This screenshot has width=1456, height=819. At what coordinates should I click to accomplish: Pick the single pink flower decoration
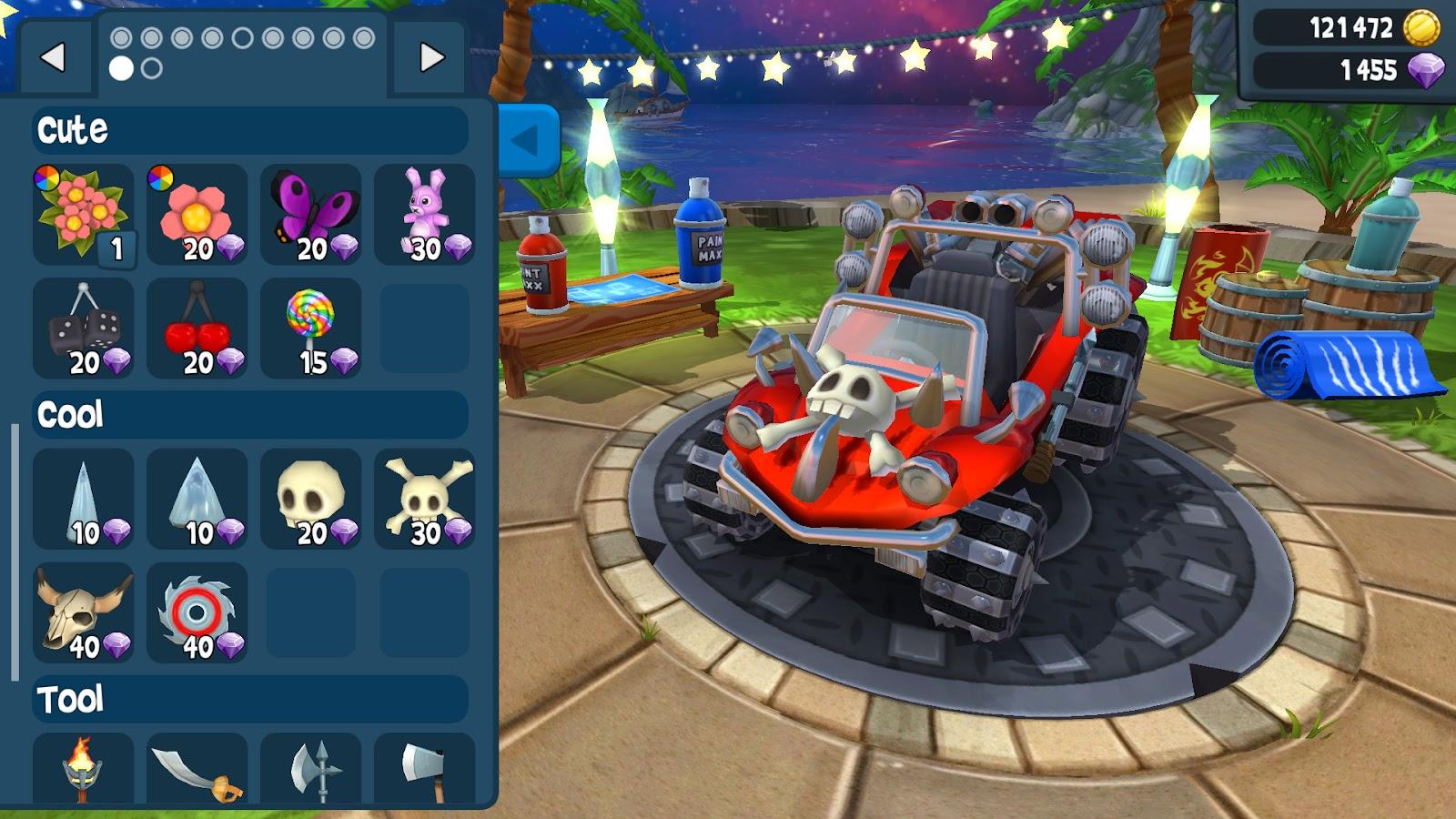[197, 215]
